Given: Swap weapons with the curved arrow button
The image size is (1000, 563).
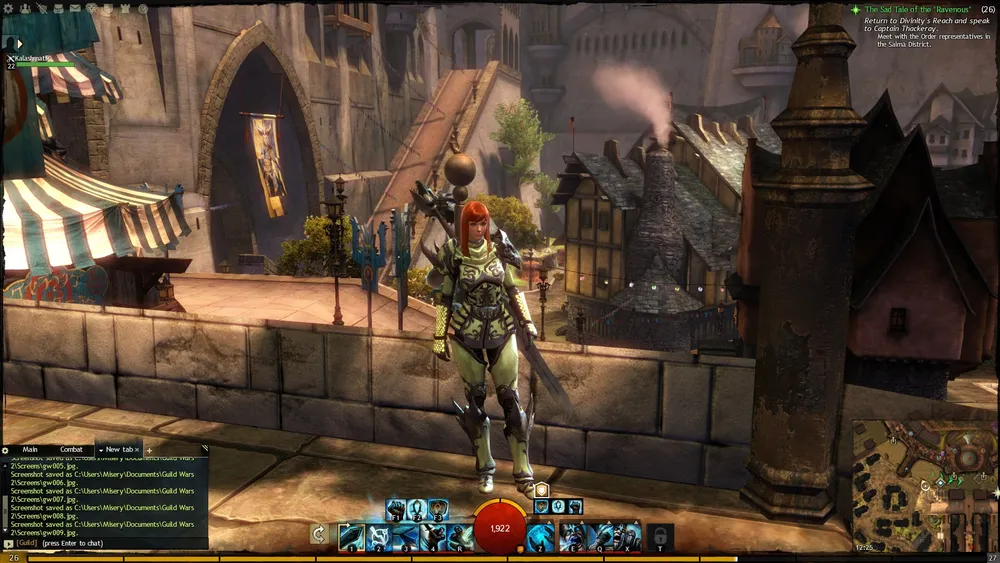Looking at the screenshot, I should pos(319,534).
